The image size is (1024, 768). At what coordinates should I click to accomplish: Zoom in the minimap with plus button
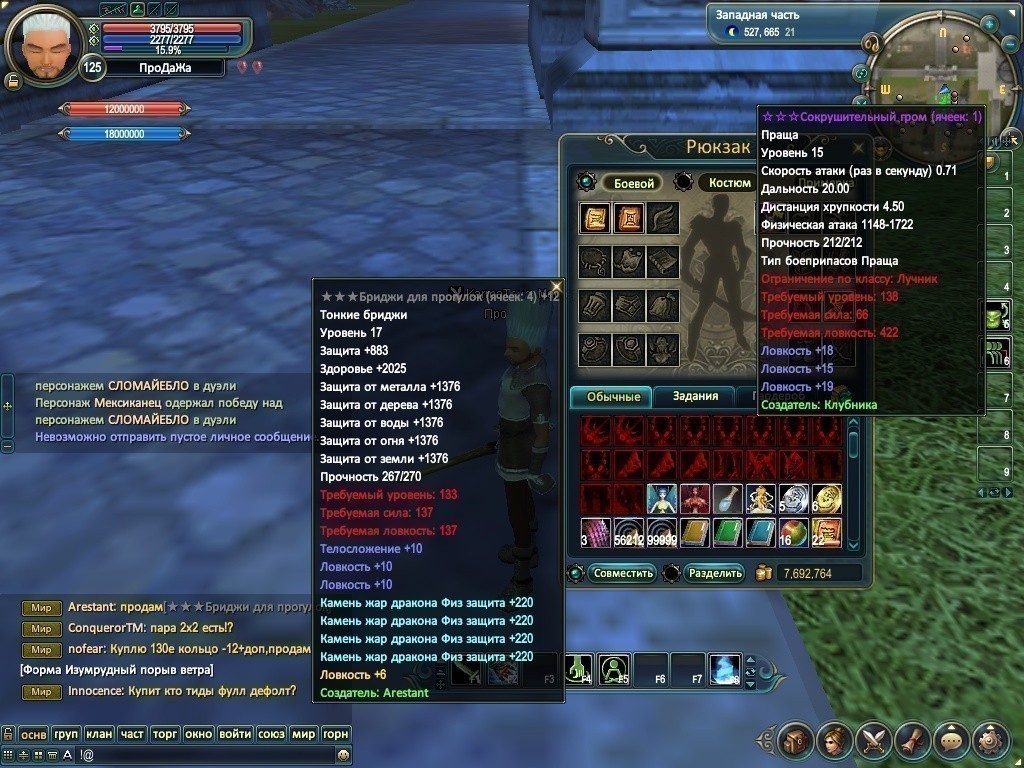pyautogui.click(x=988, y=24)
